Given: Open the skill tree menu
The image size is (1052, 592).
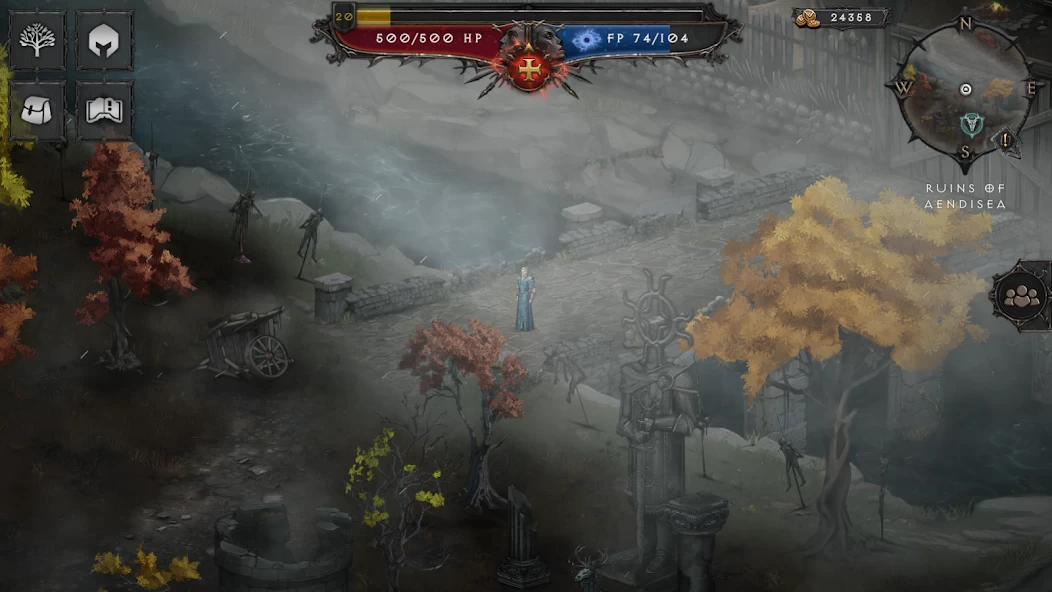Looking at the screenshot, I should coord(37,41).
